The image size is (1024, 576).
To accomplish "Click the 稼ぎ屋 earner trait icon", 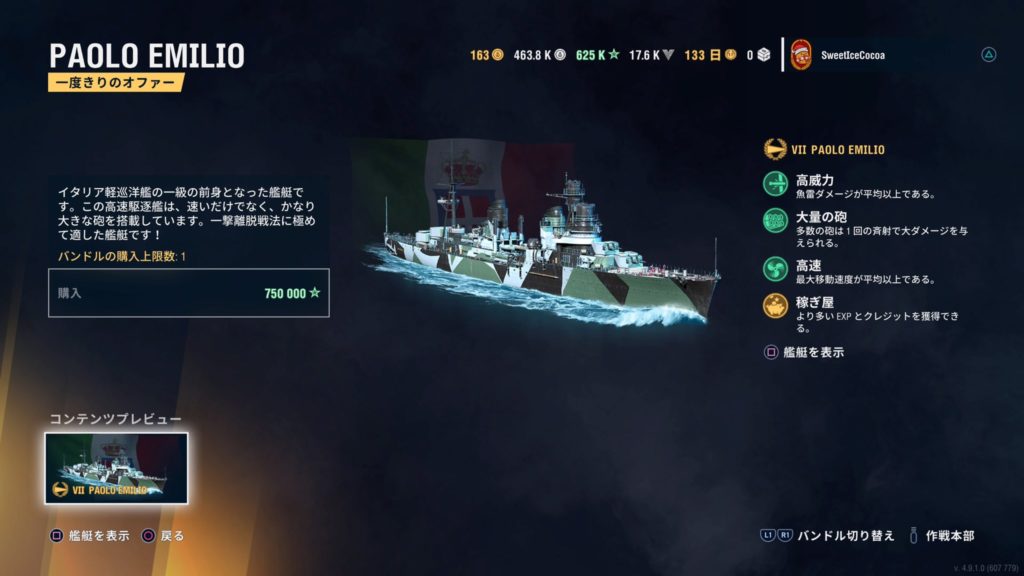I will point(776,307).
